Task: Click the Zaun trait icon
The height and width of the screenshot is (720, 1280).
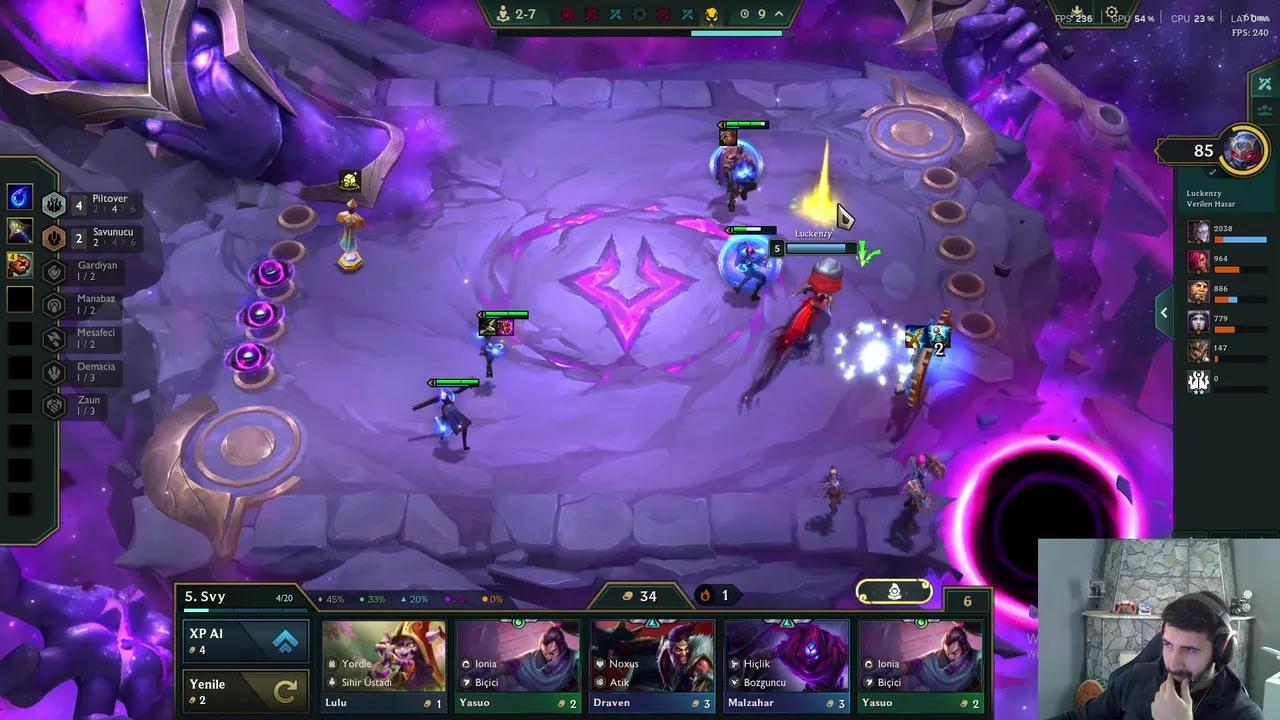Action: [54, 405]
